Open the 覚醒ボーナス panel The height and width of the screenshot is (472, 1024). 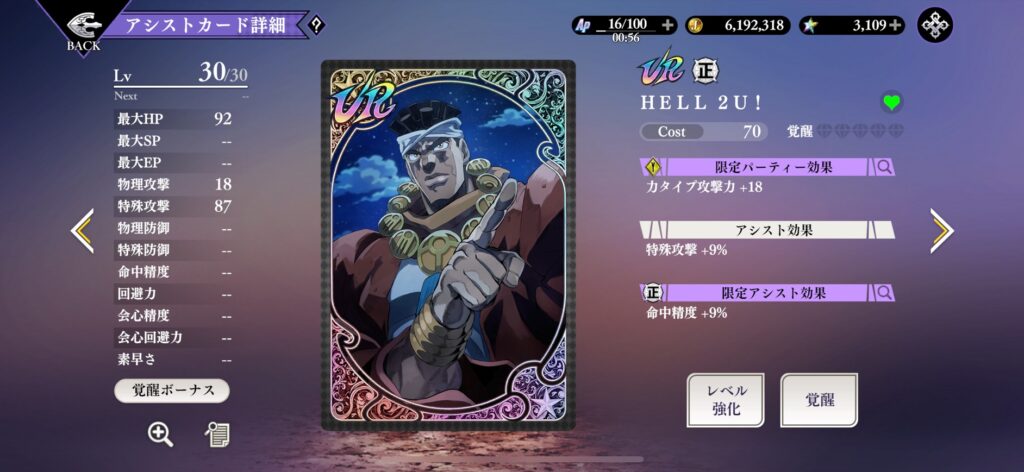pos(172,390)
